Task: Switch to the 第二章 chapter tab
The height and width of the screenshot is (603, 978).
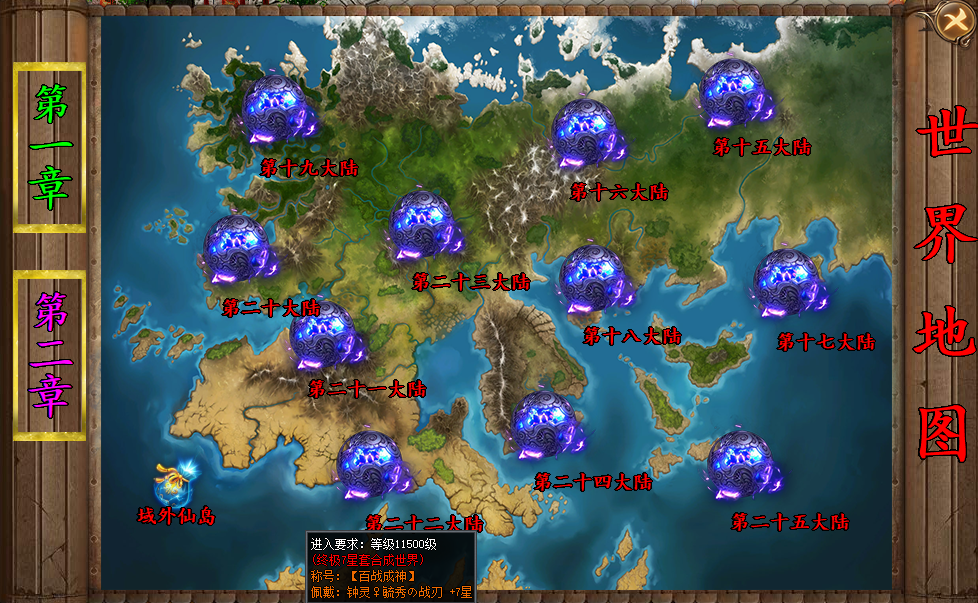Action: [x=49, y=355]
